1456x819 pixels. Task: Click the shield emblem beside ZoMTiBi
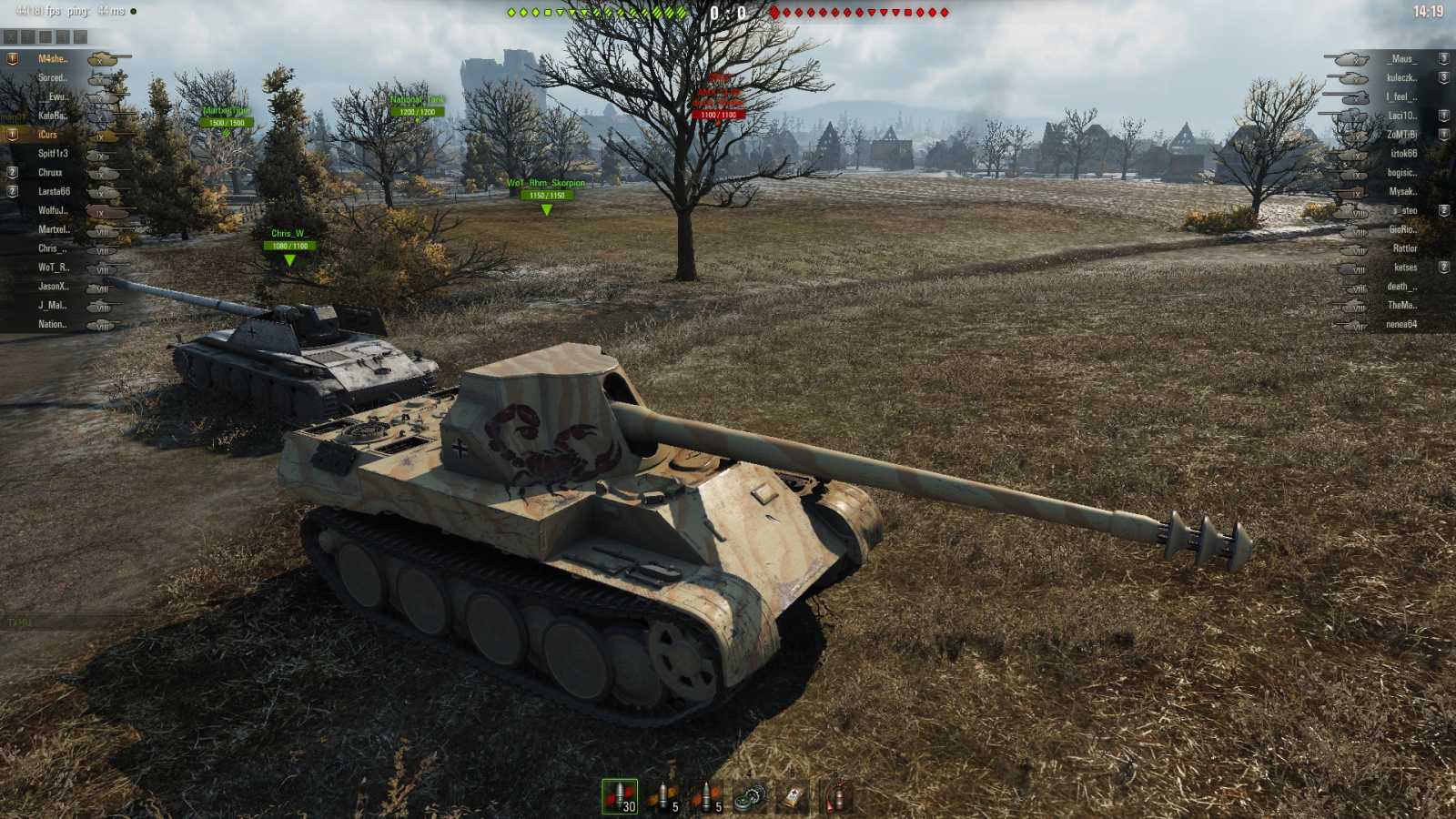pos(1443,133)
